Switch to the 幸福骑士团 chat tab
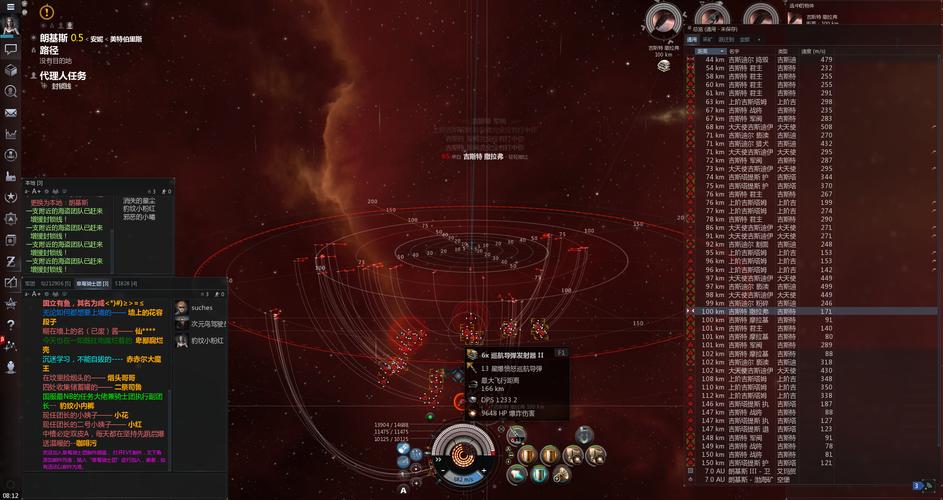Image resolution: width=943 pixels, height=500 pixels. point(93,284)
